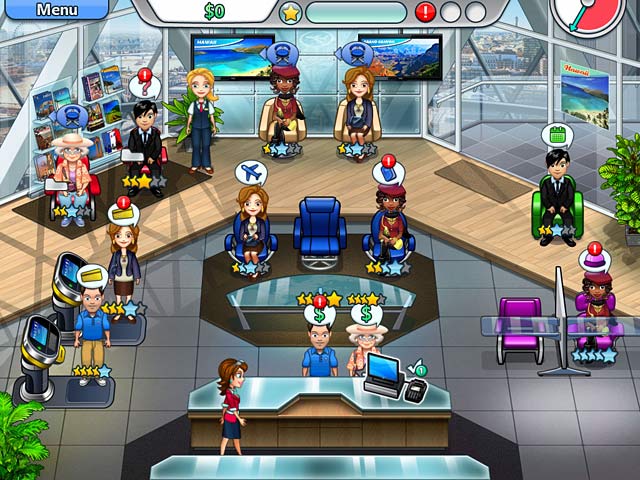Select the red question mark bubble
640x480 pixels.
pyautogui.click(x=144, y=85)
